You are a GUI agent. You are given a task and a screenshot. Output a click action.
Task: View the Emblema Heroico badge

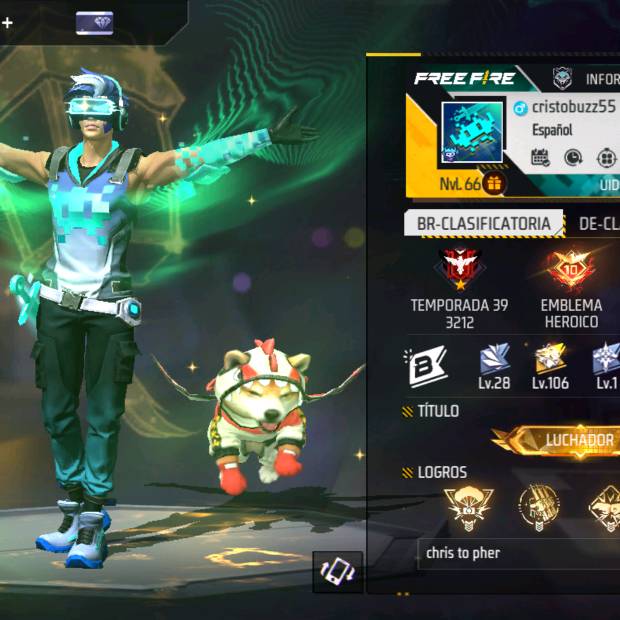tap(570, 269)
